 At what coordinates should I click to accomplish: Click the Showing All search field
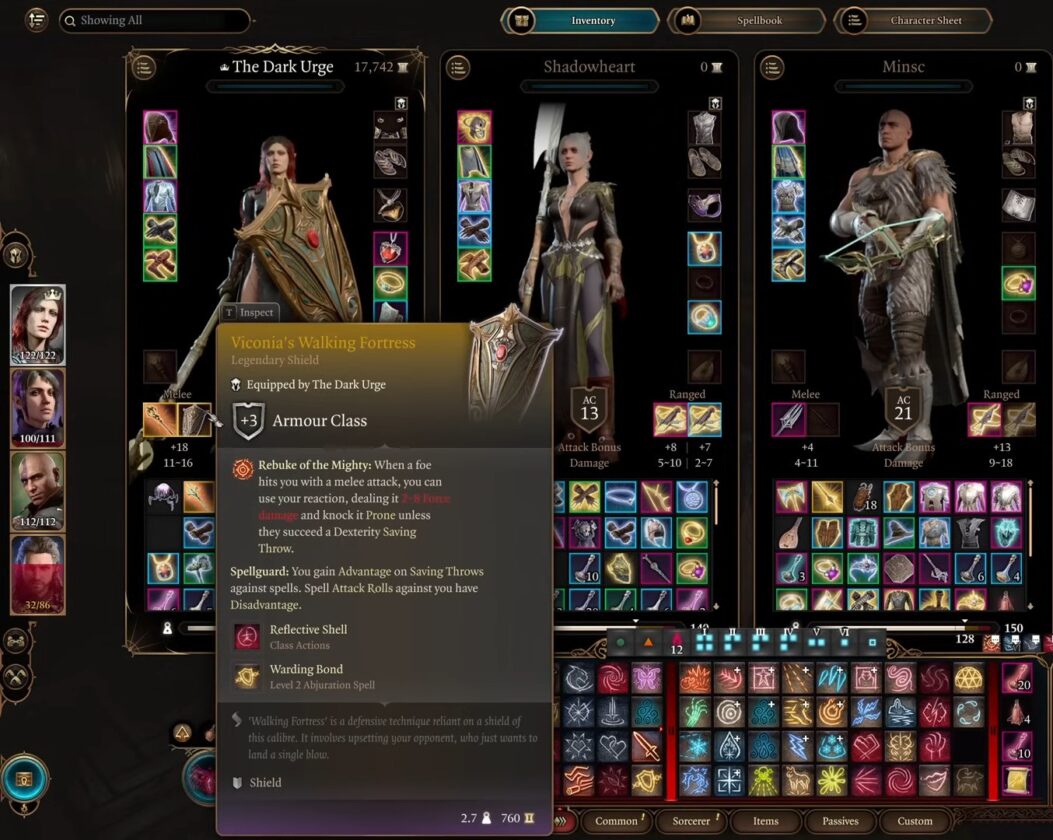click(x=154, y=20)
